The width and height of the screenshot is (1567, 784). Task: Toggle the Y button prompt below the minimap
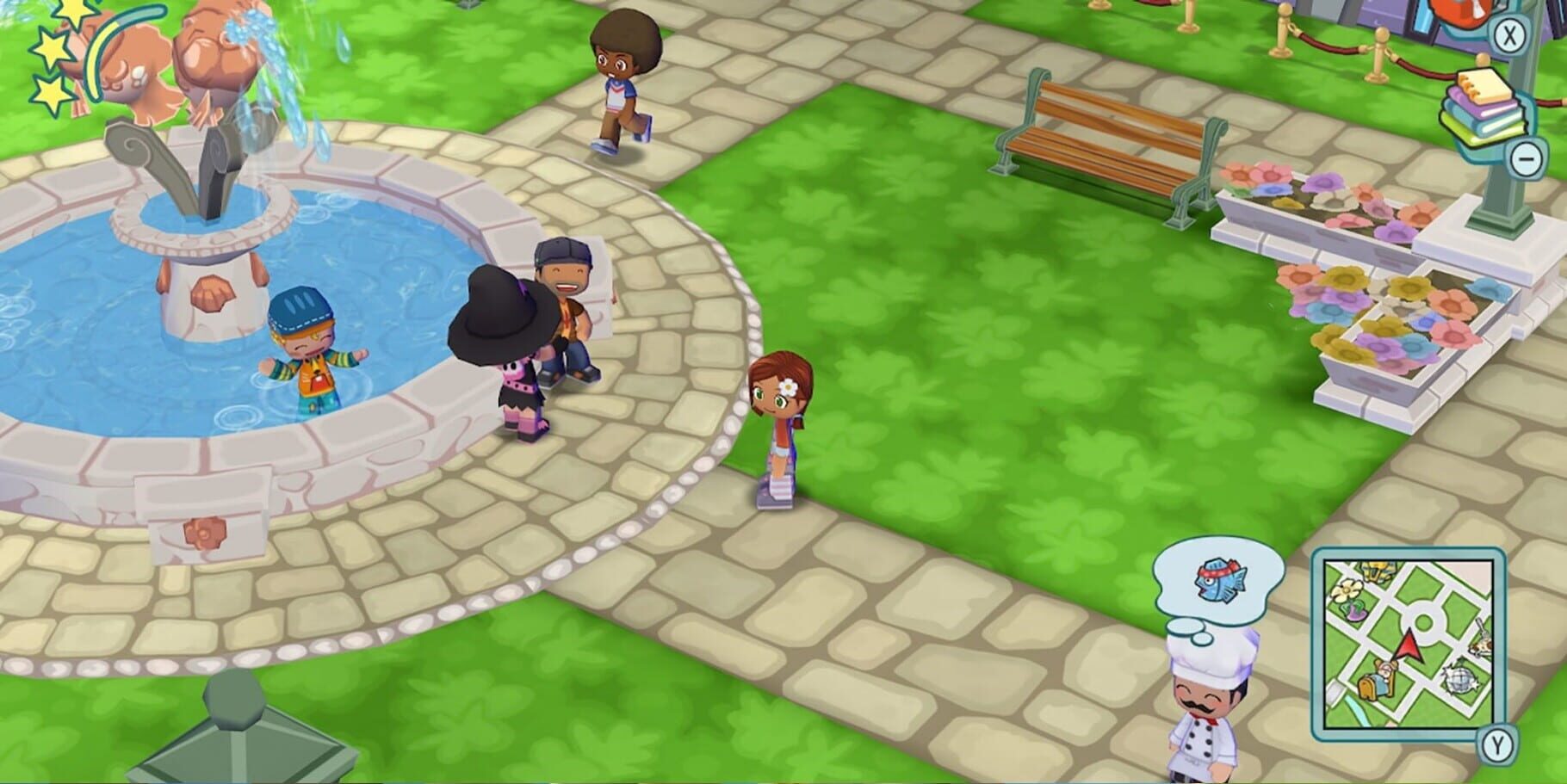[x=1497, y=747]
